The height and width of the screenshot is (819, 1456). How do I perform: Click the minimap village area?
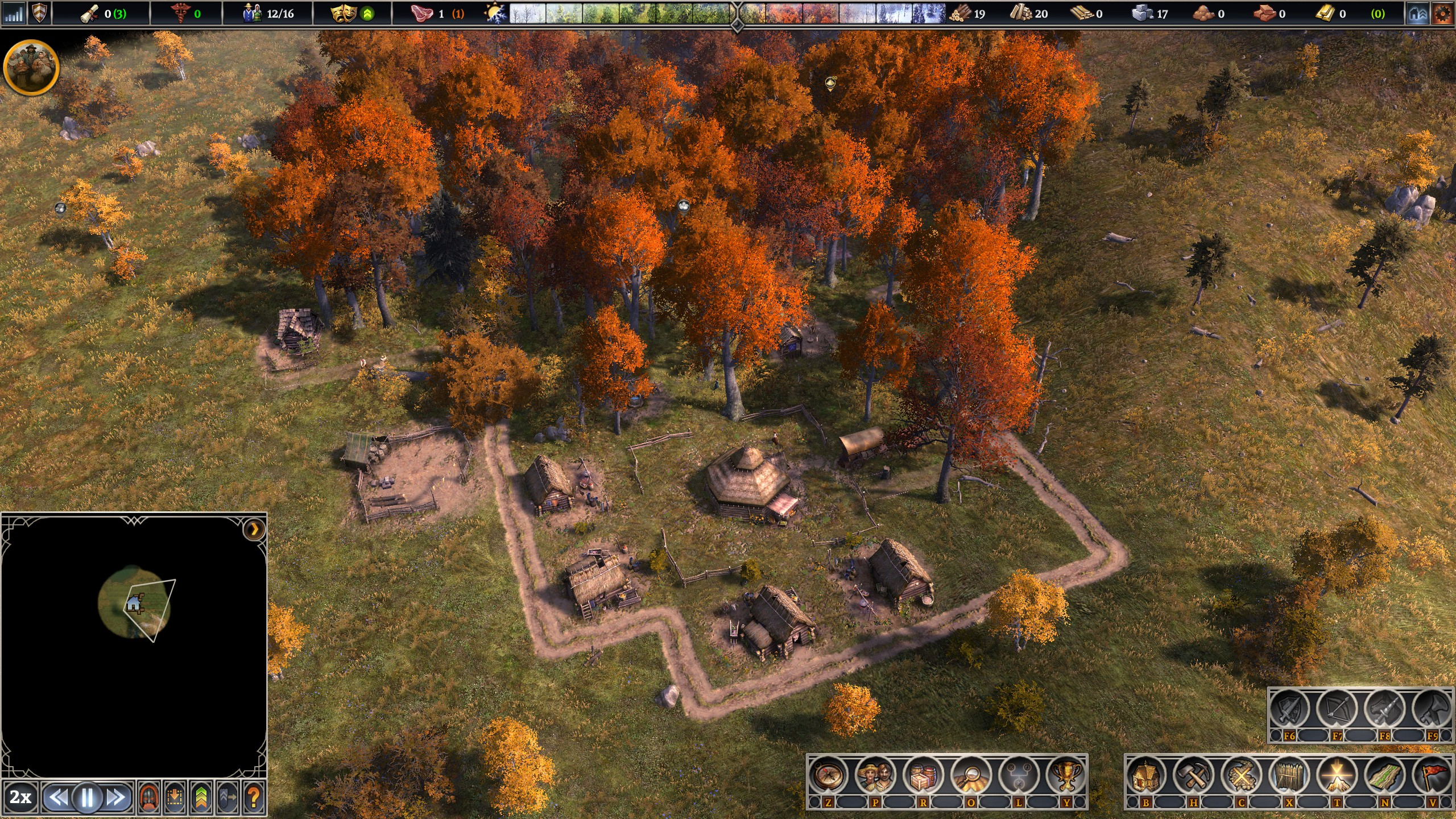coord(134,602)
